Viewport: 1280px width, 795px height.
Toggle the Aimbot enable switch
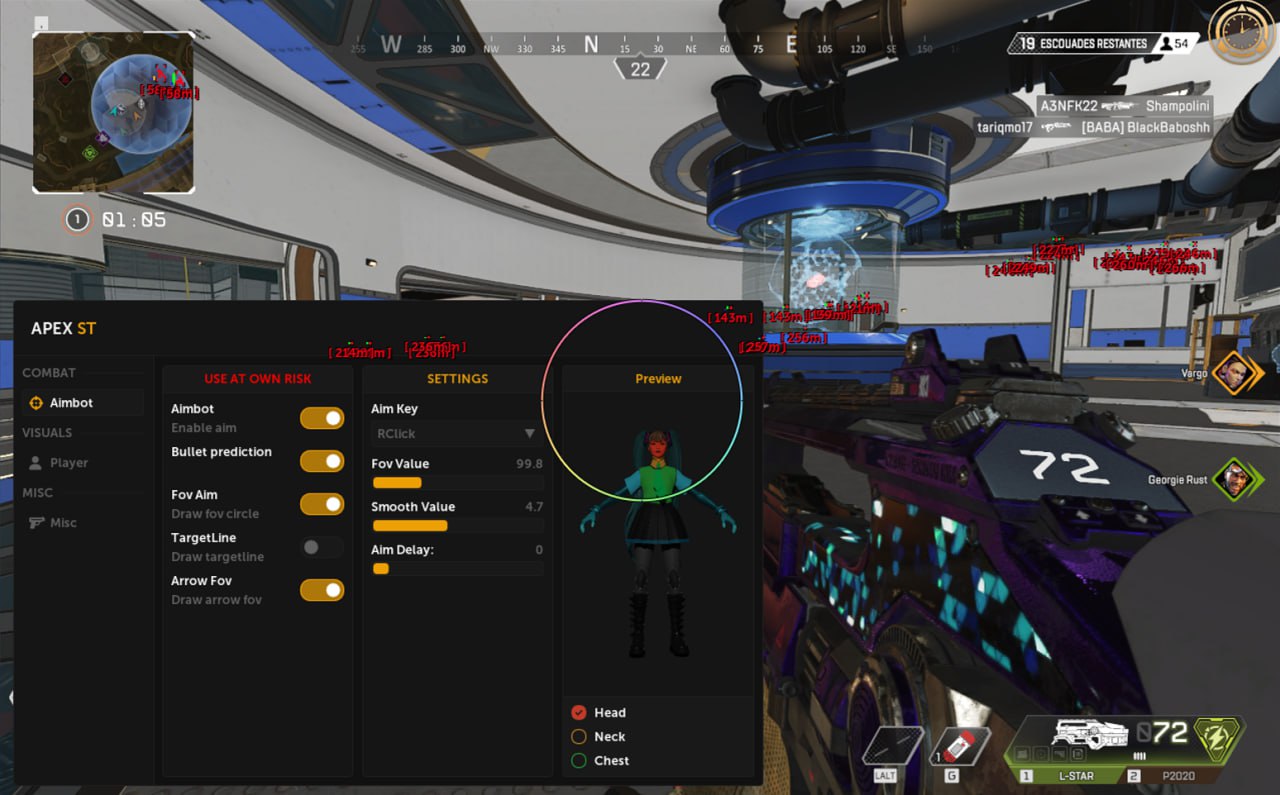pos(322,418)
